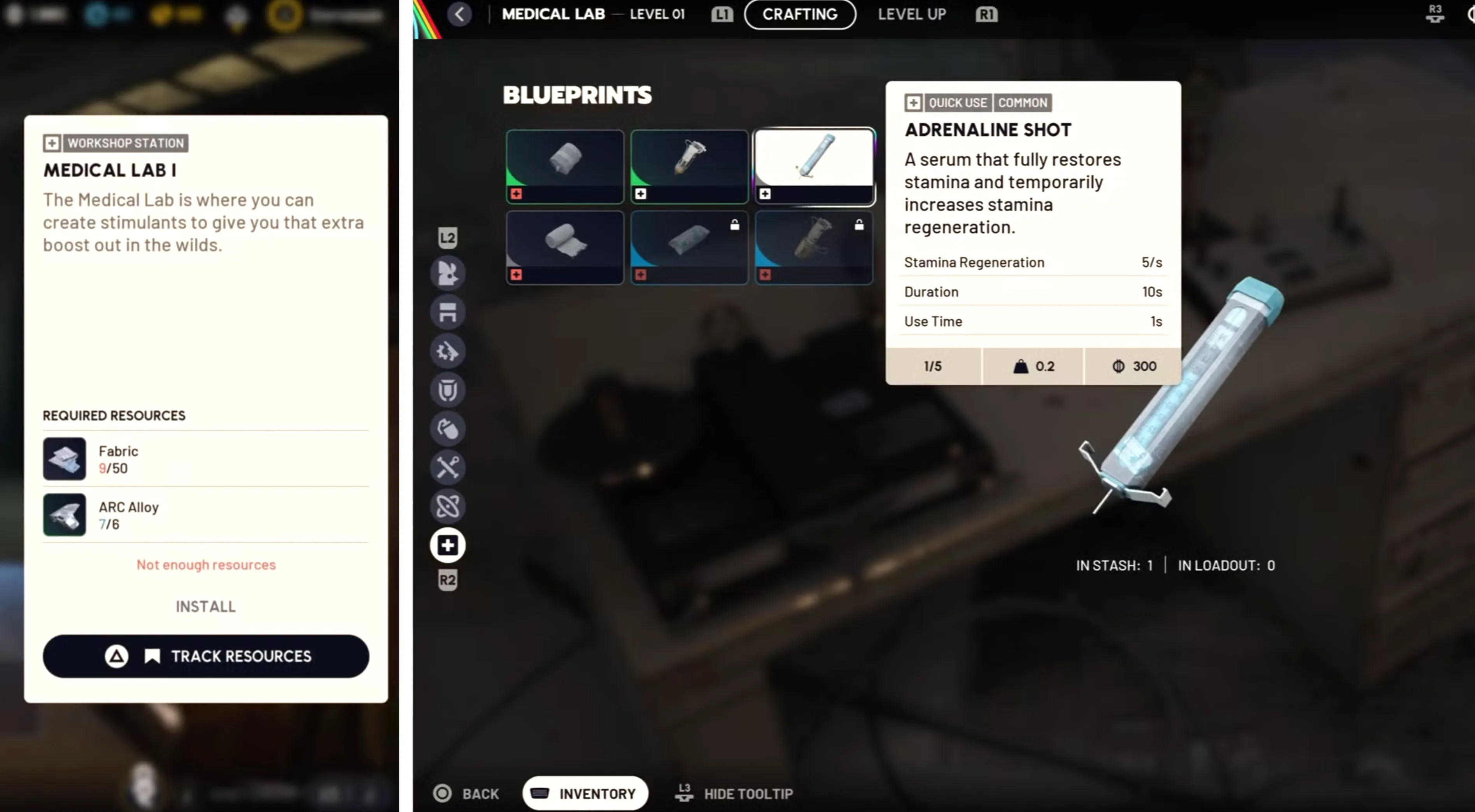This screenshot has width=1475, height=812.
Task: Select the green-cornered injector canister blueprint
Action: coord(689,166)
